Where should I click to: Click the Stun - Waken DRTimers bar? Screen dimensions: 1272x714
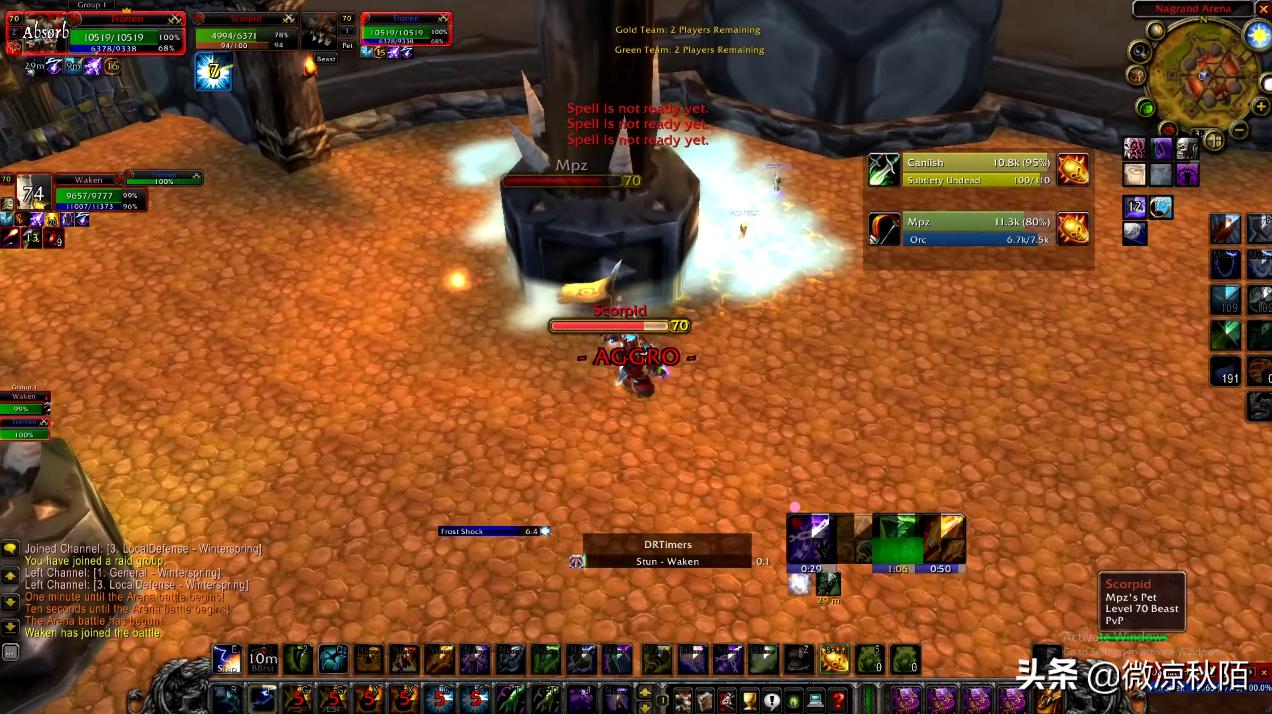[x=667, y=562]
